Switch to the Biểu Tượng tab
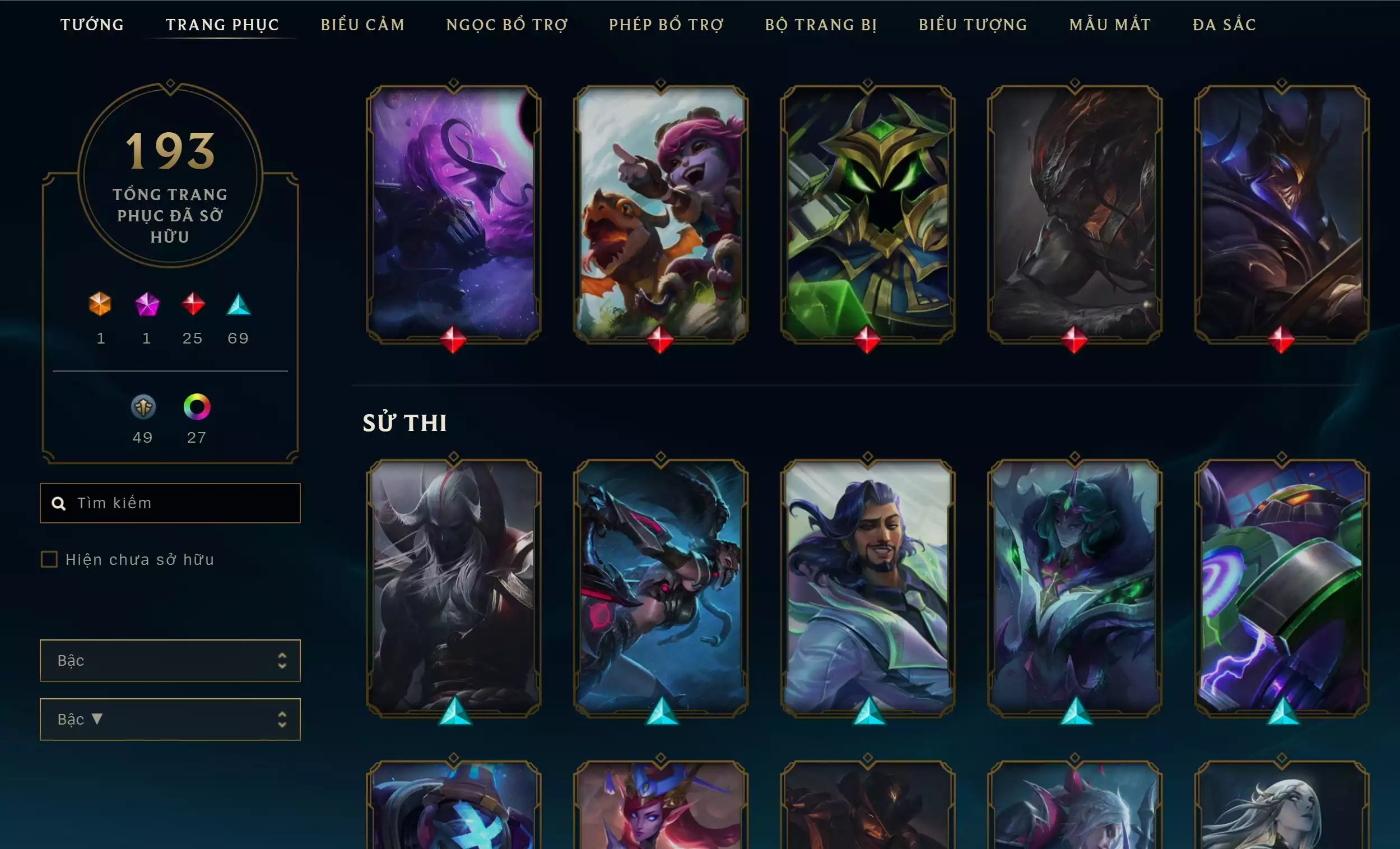 (x=973, y=25)
